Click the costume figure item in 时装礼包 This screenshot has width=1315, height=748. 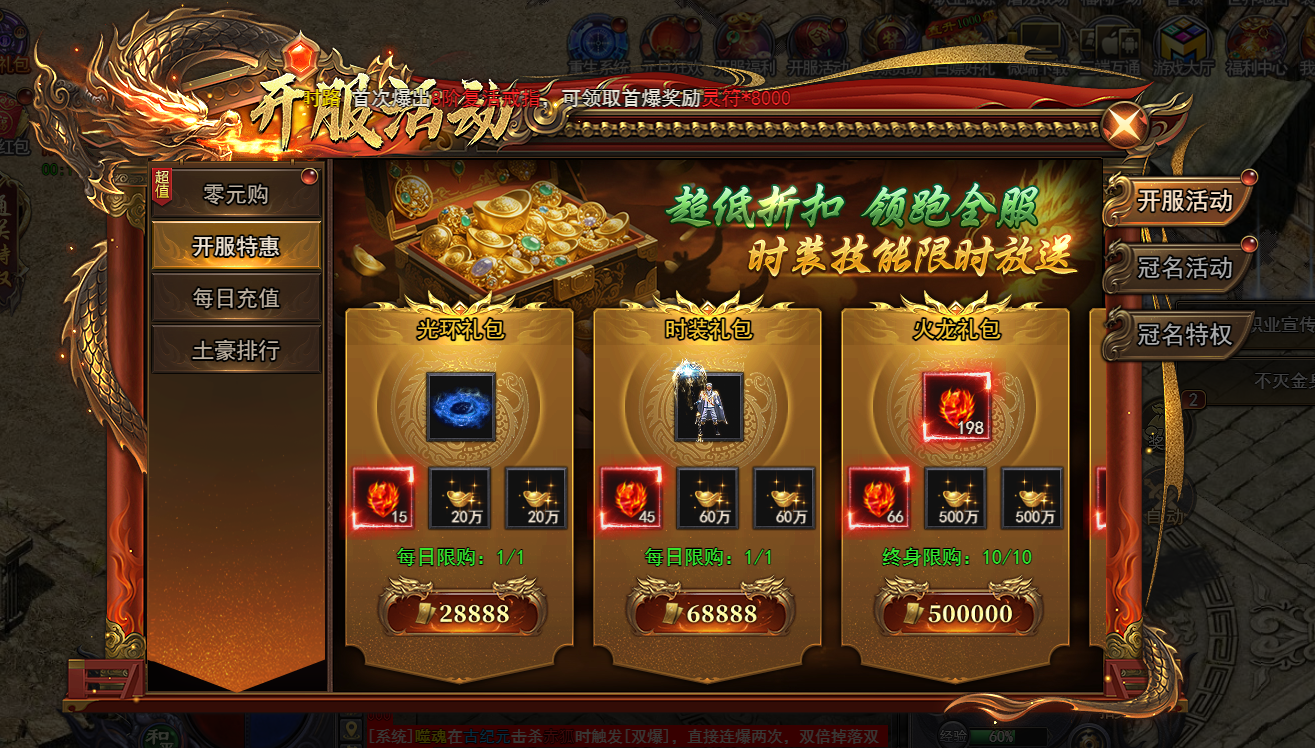coord(710,408)
